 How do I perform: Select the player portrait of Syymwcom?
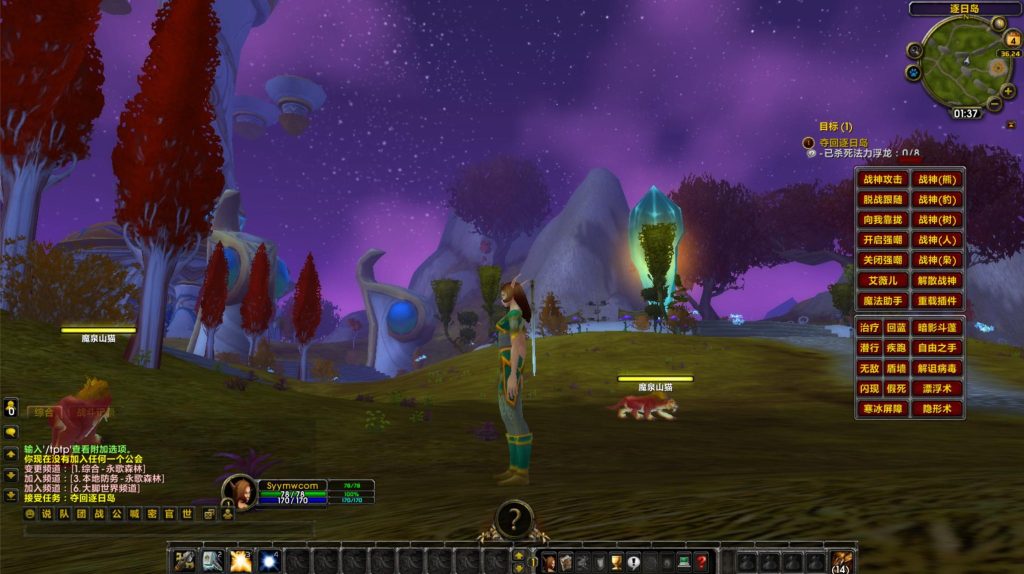pos(240,492)
